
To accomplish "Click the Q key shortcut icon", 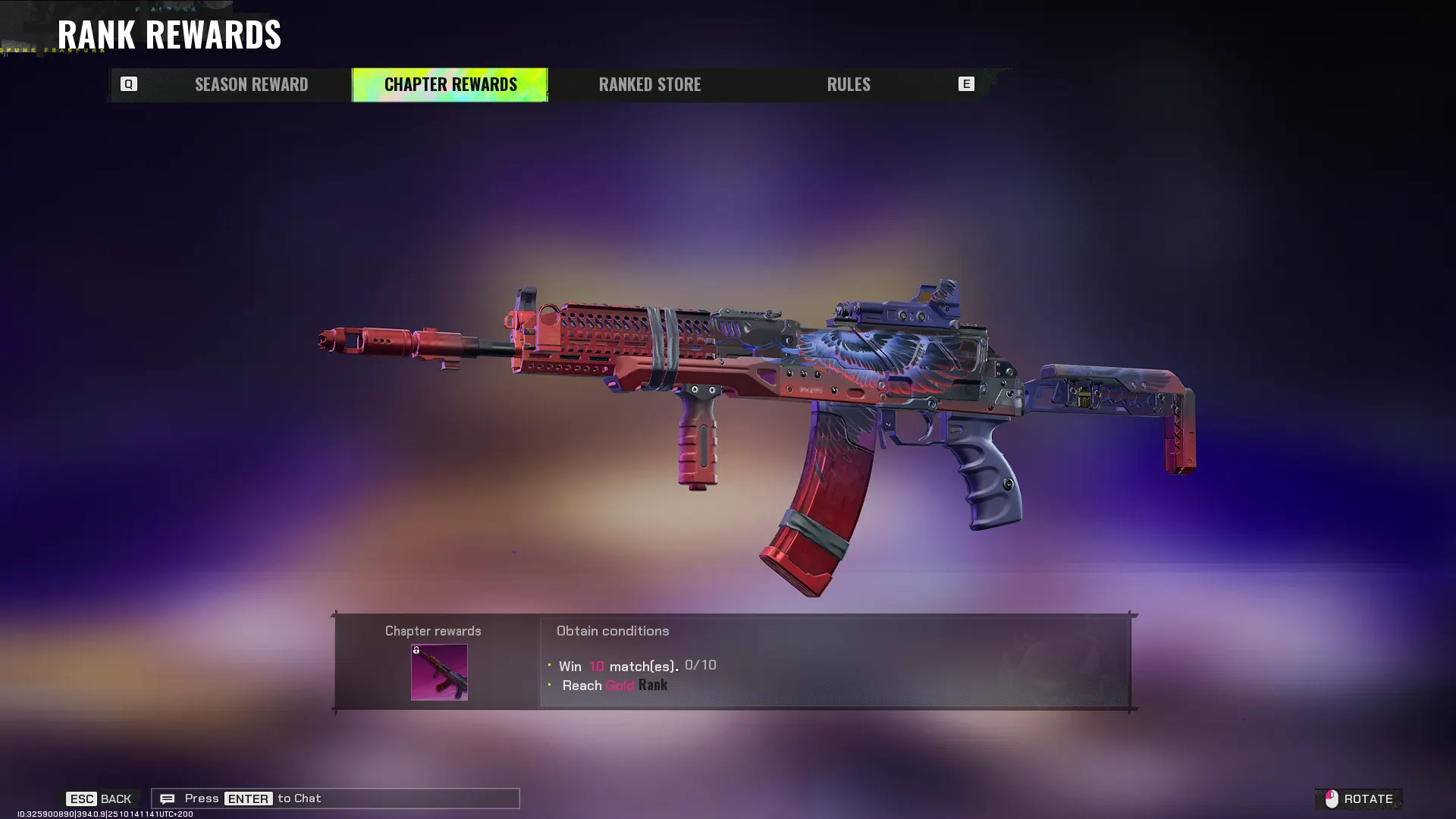I will (129, 84).
